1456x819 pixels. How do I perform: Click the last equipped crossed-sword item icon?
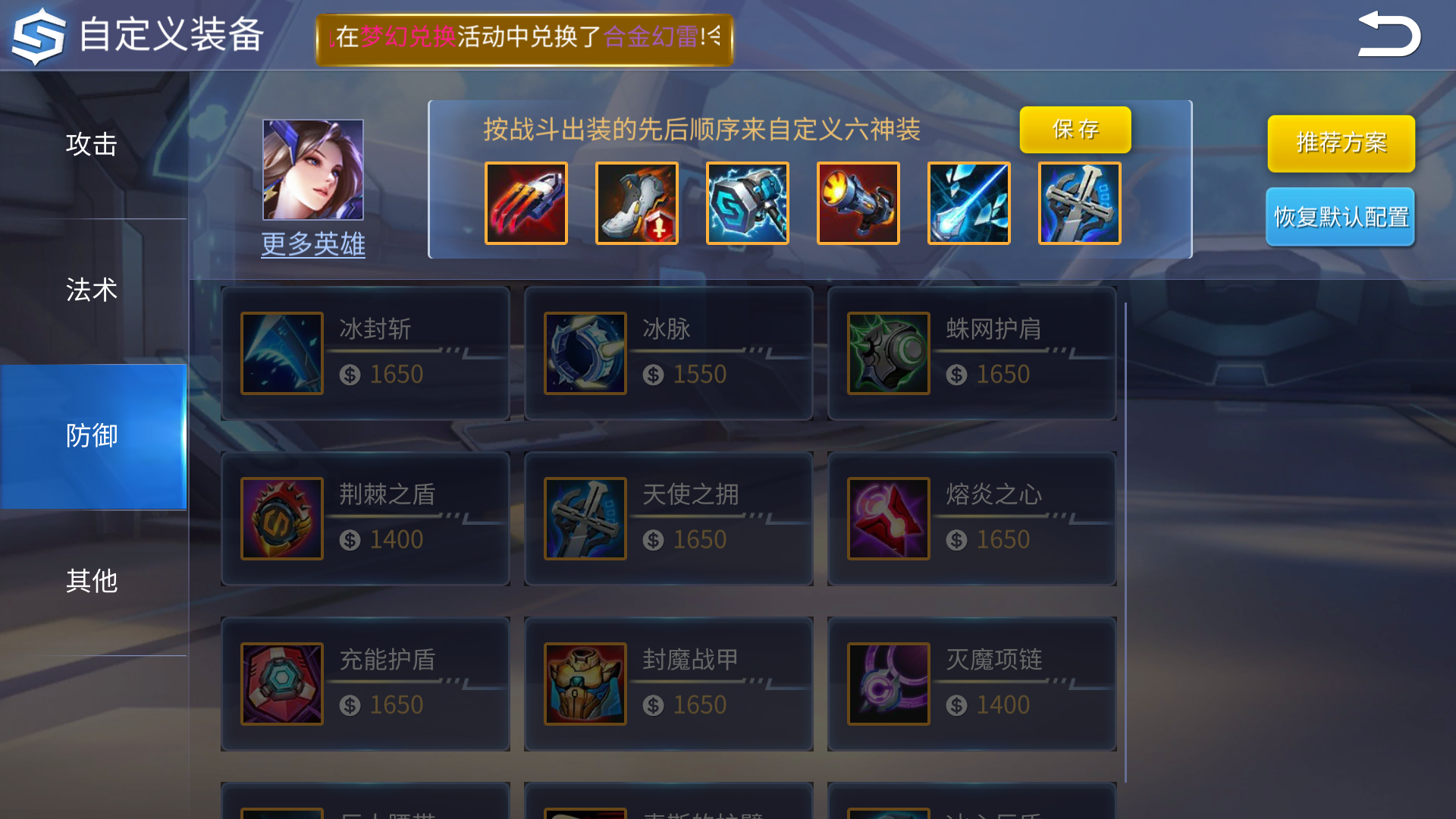(x=968, y=202)
